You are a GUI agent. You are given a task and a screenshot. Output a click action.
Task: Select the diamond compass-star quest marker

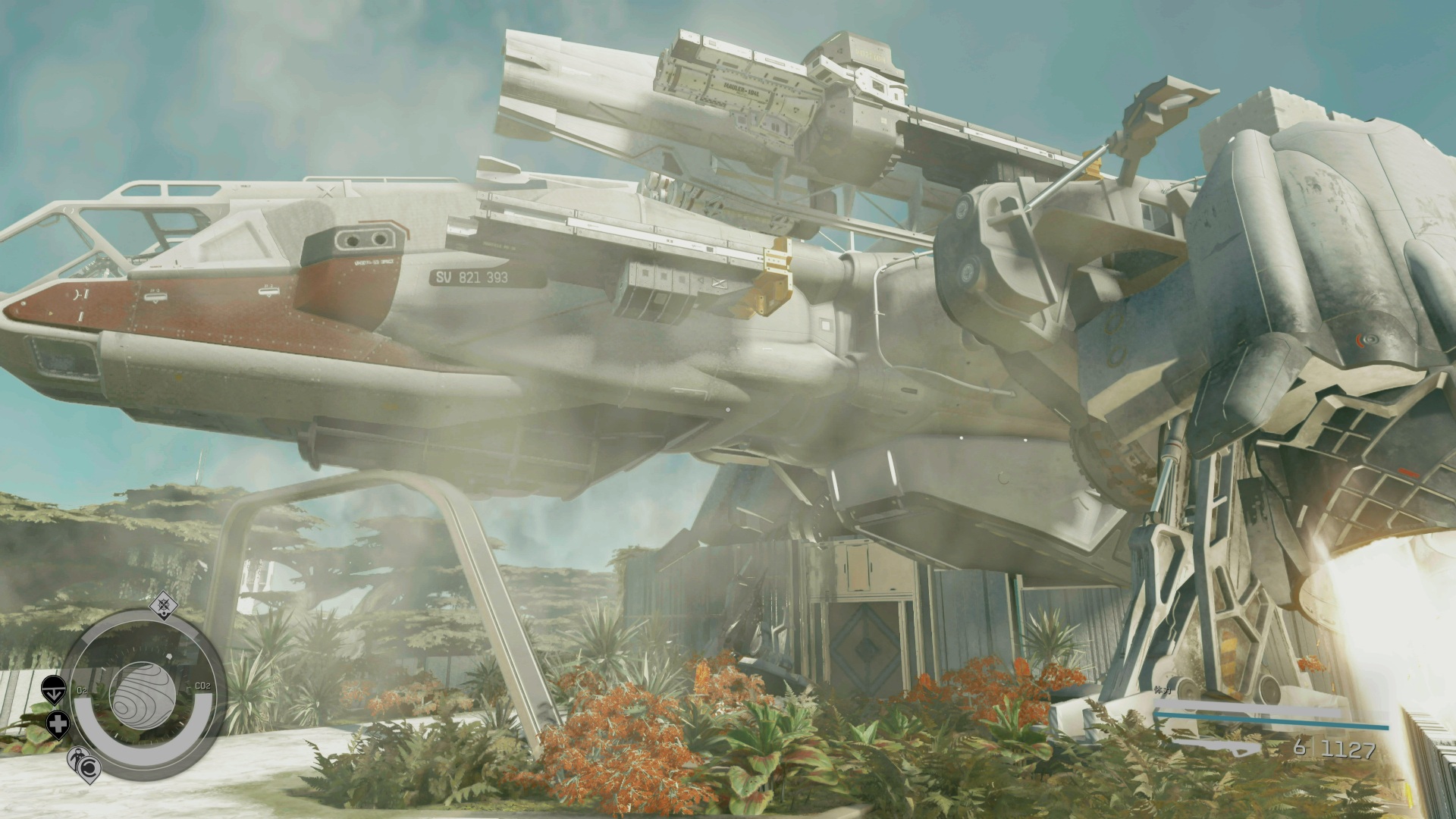pyautogui.click(x=162, y=605)
